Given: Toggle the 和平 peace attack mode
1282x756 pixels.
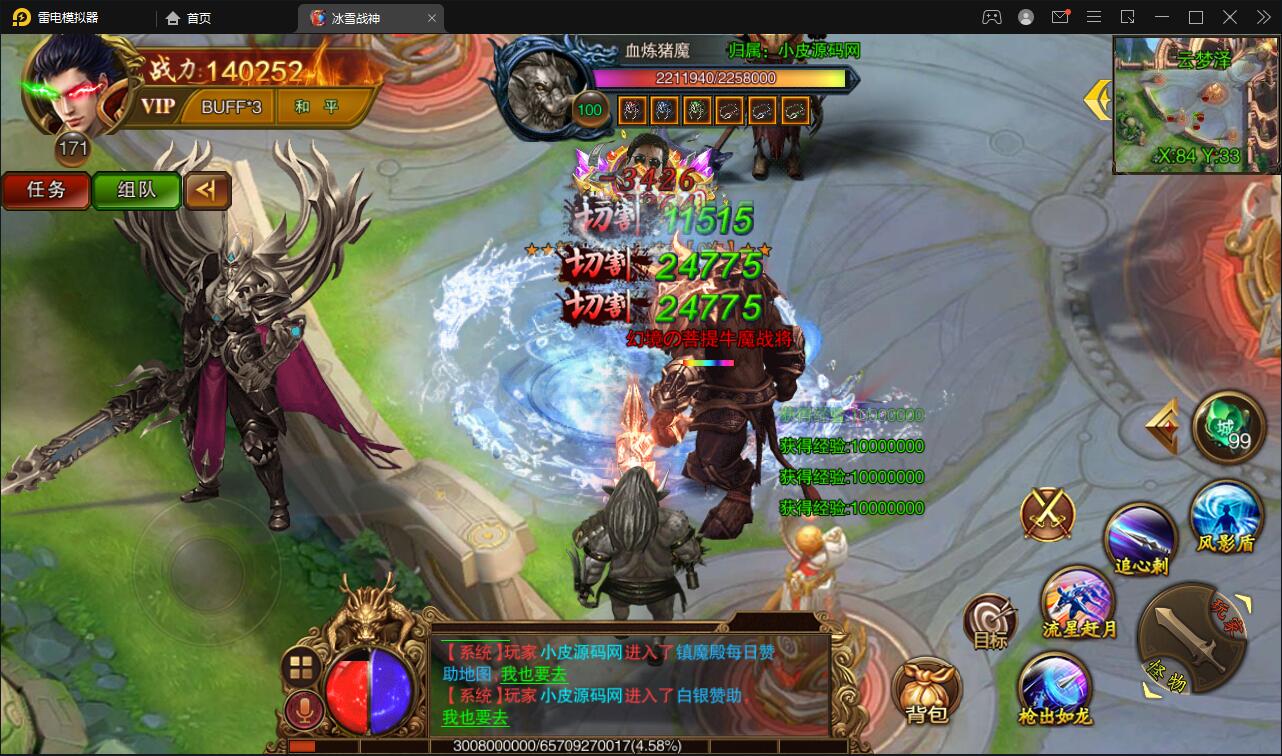Looking at the screenshot, I should (318, 106).
